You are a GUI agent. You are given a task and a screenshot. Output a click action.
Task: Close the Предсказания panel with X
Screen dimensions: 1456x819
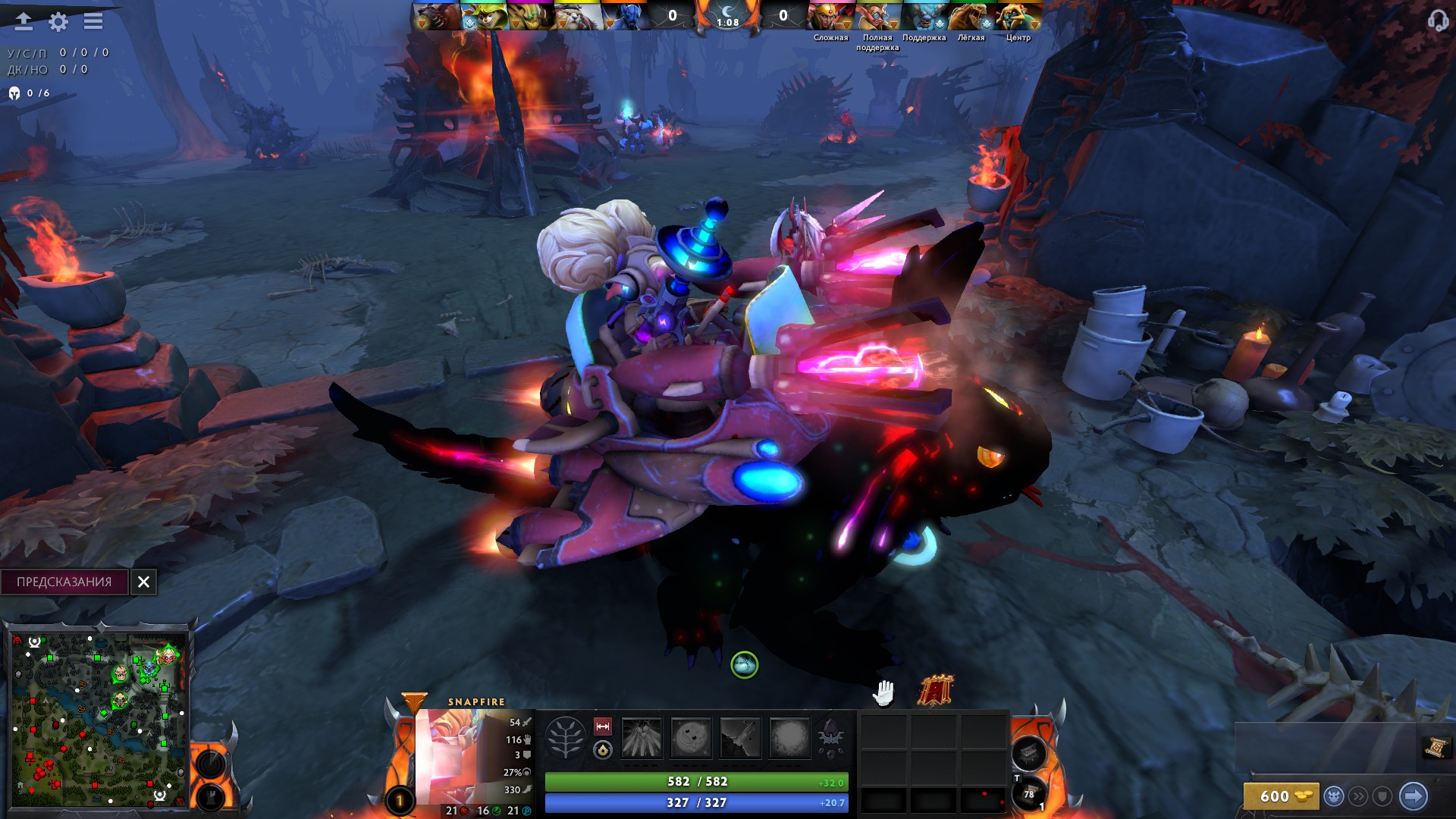(x=143, y=582)
